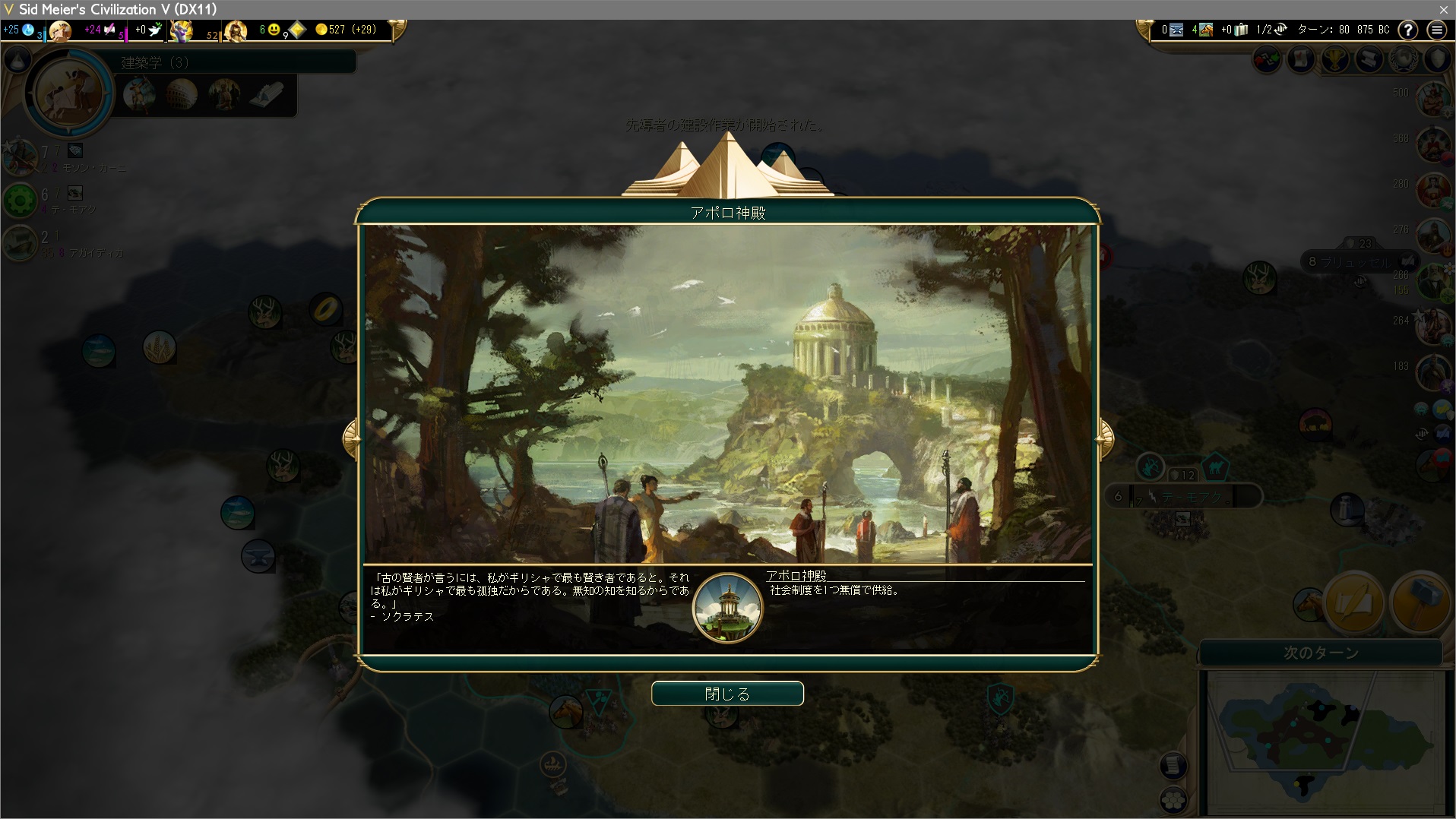Click the blue science flask indicator
Image resolution: width=1456 pixels, height=819 pixels.
(x=28, y=30)
